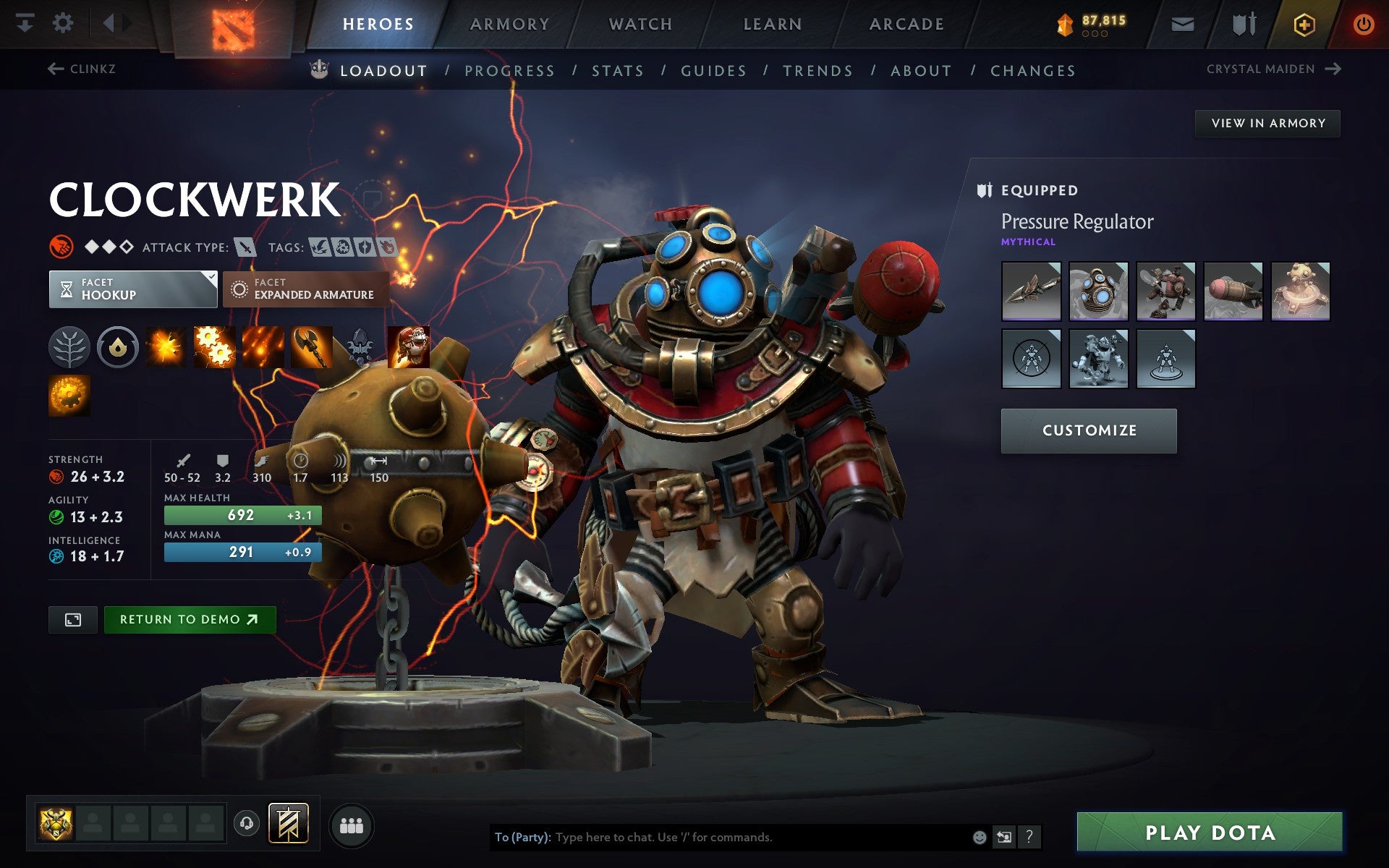Select the Power Cogs ability icon
Image resolution: width=1389 pixels, height=868 pixels.
pos(215,346)
